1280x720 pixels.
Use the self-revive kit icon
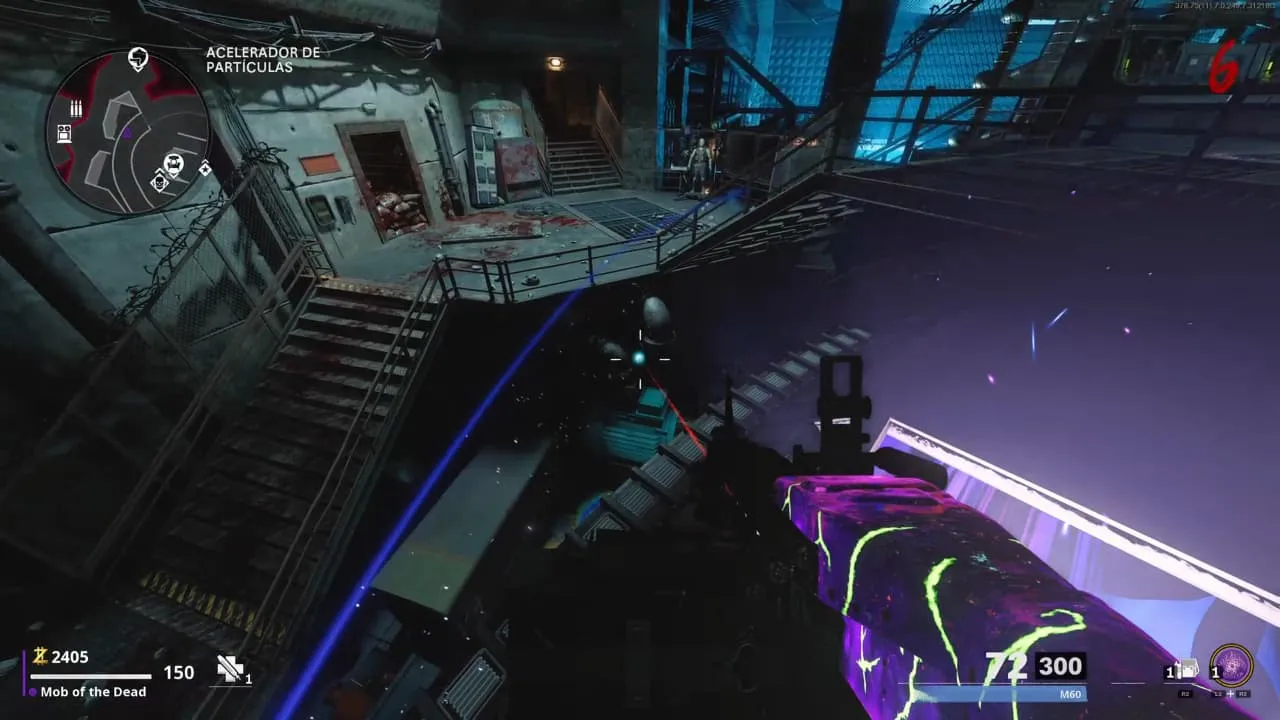(x=231, y=670)
